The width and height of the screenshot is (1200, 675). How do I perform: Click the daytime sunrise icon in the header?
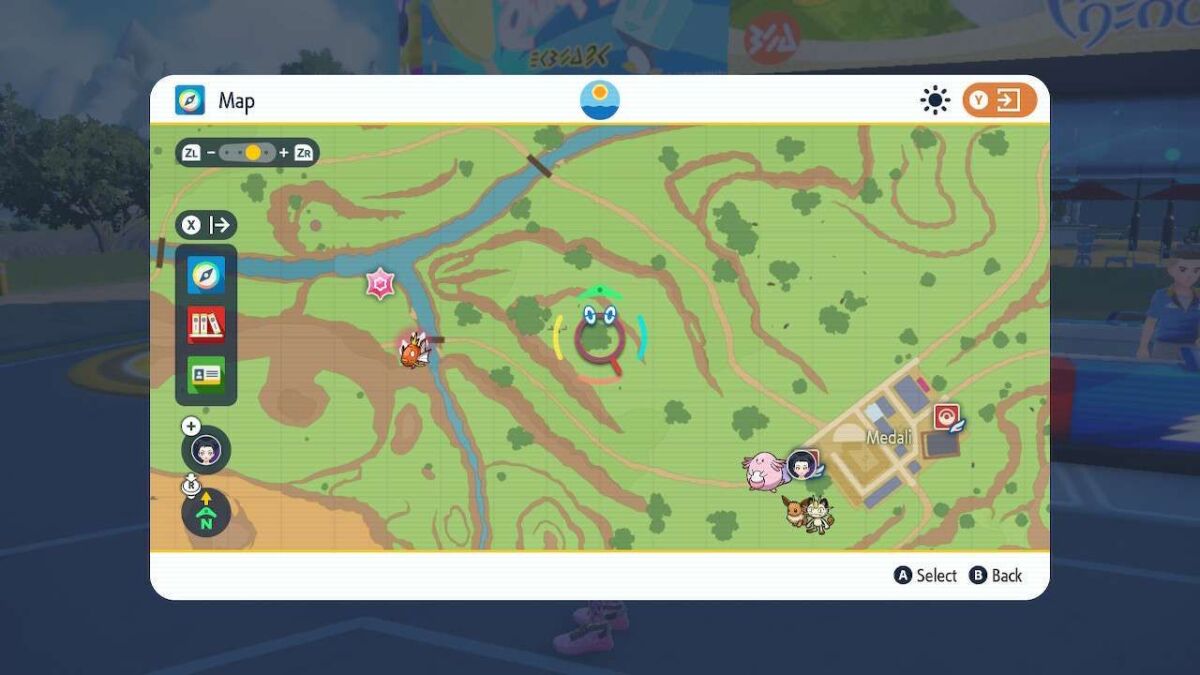(600, 100)
